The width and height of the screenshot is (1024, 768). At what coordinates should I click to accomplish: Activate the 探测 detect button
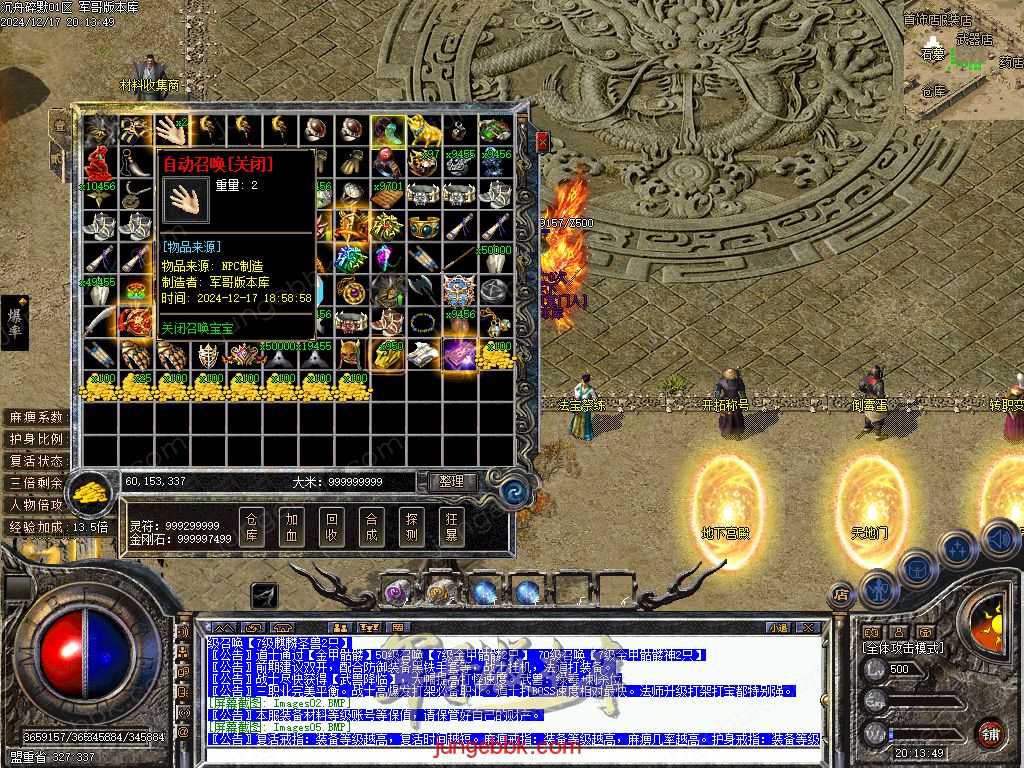(411, 526)
